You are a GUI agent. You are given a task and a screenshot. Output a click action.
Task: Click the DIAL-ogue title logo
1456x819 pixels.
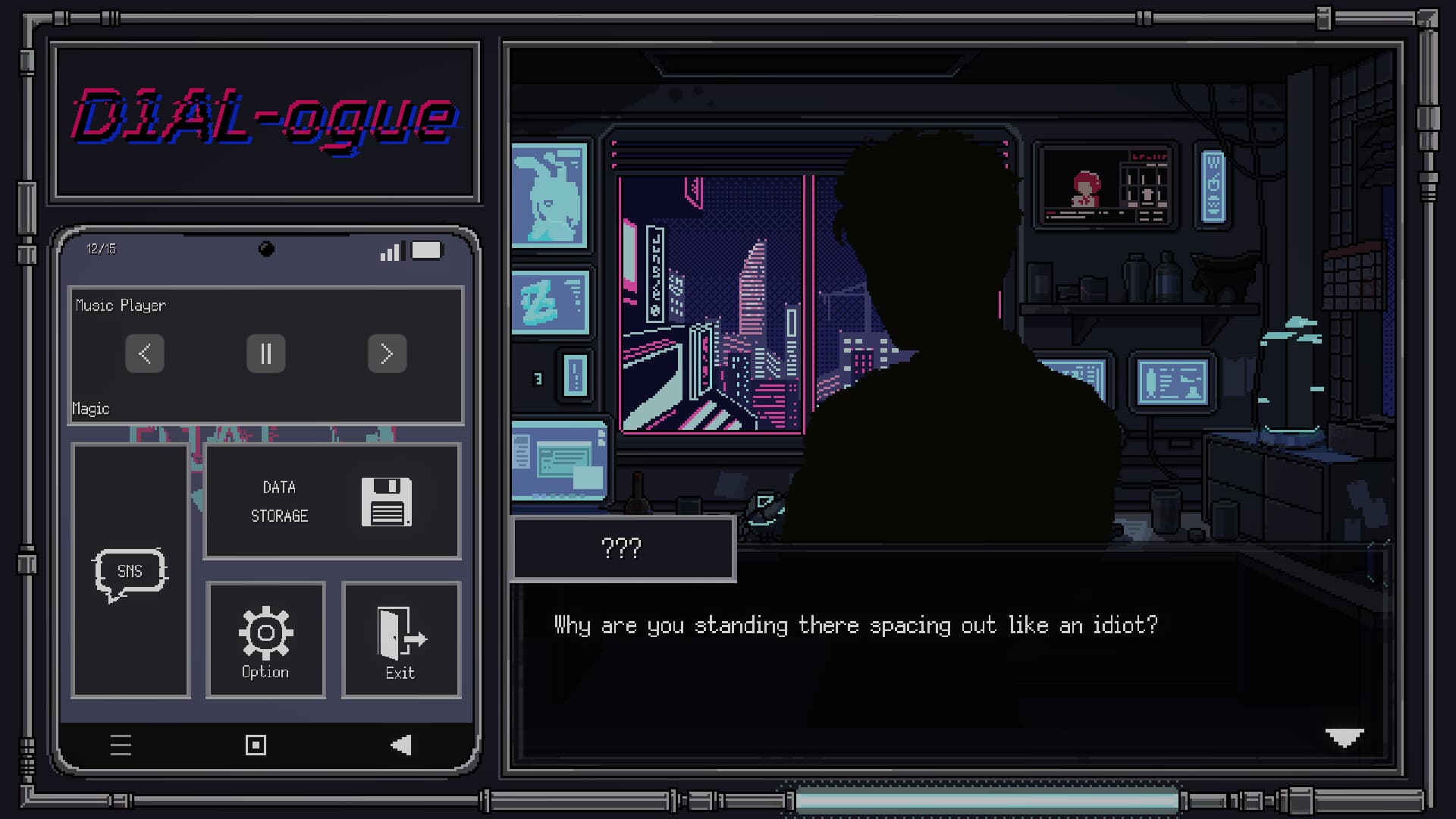[264, 120]
